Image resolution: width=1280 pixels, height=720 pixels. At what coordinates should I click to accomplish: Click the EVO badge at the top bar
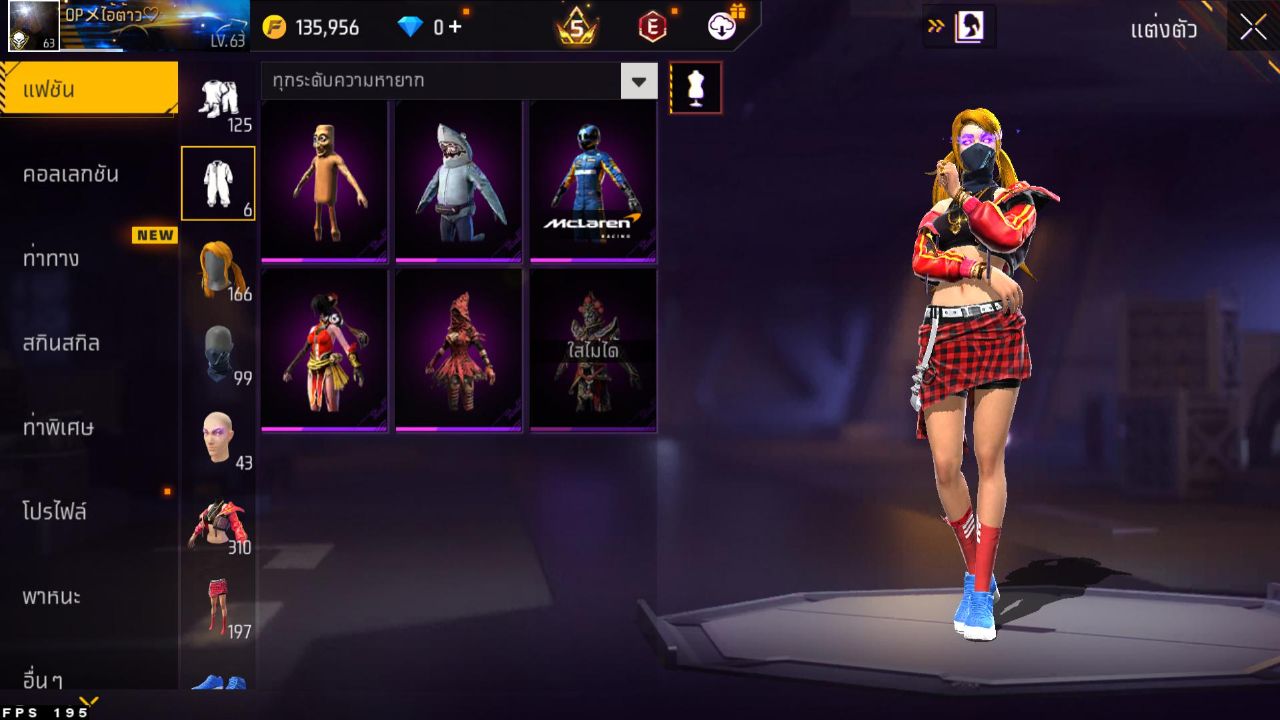[x=653, y=27]
